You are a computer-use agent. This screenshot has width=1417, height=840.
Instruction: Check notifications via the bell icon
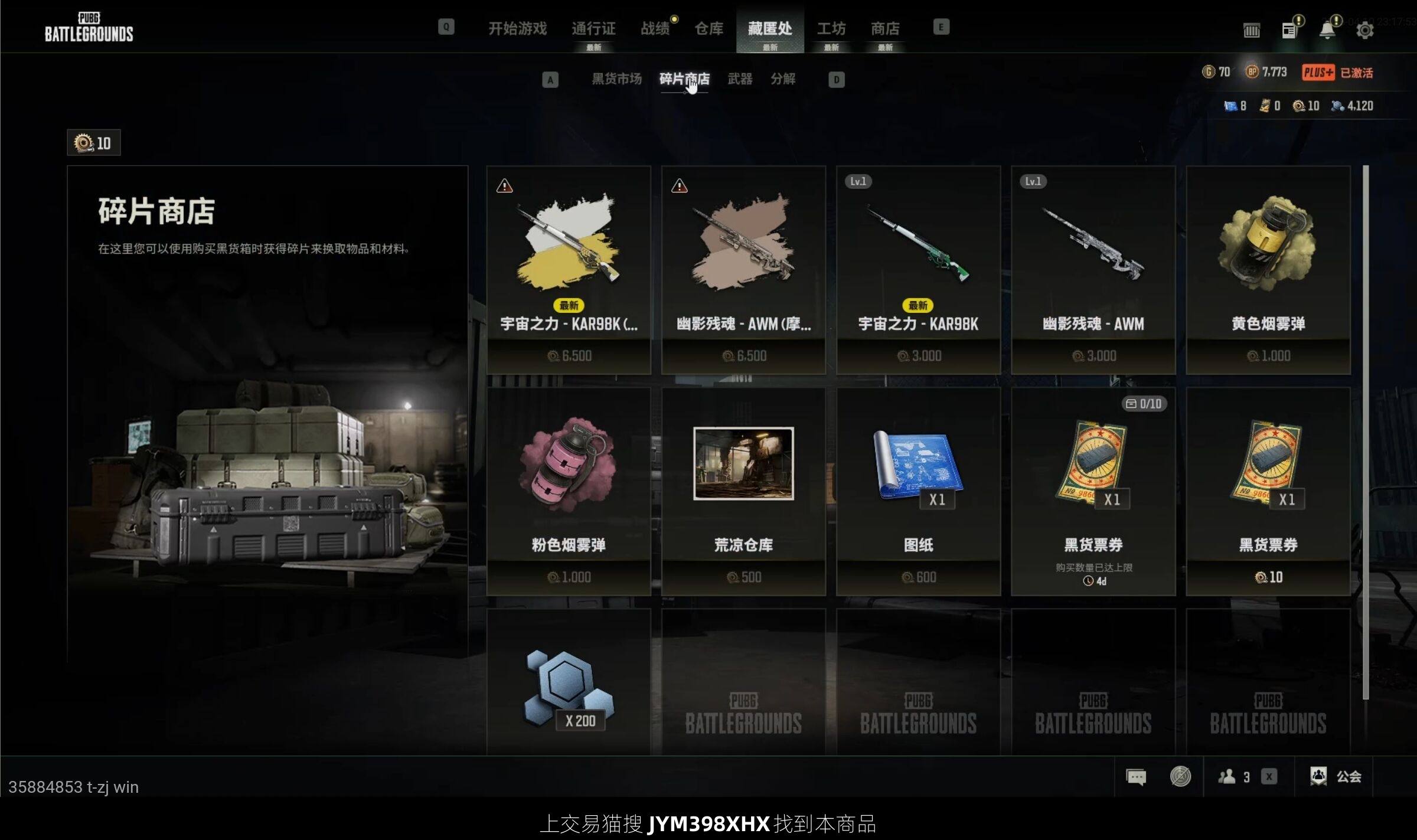pos(1327,30)
